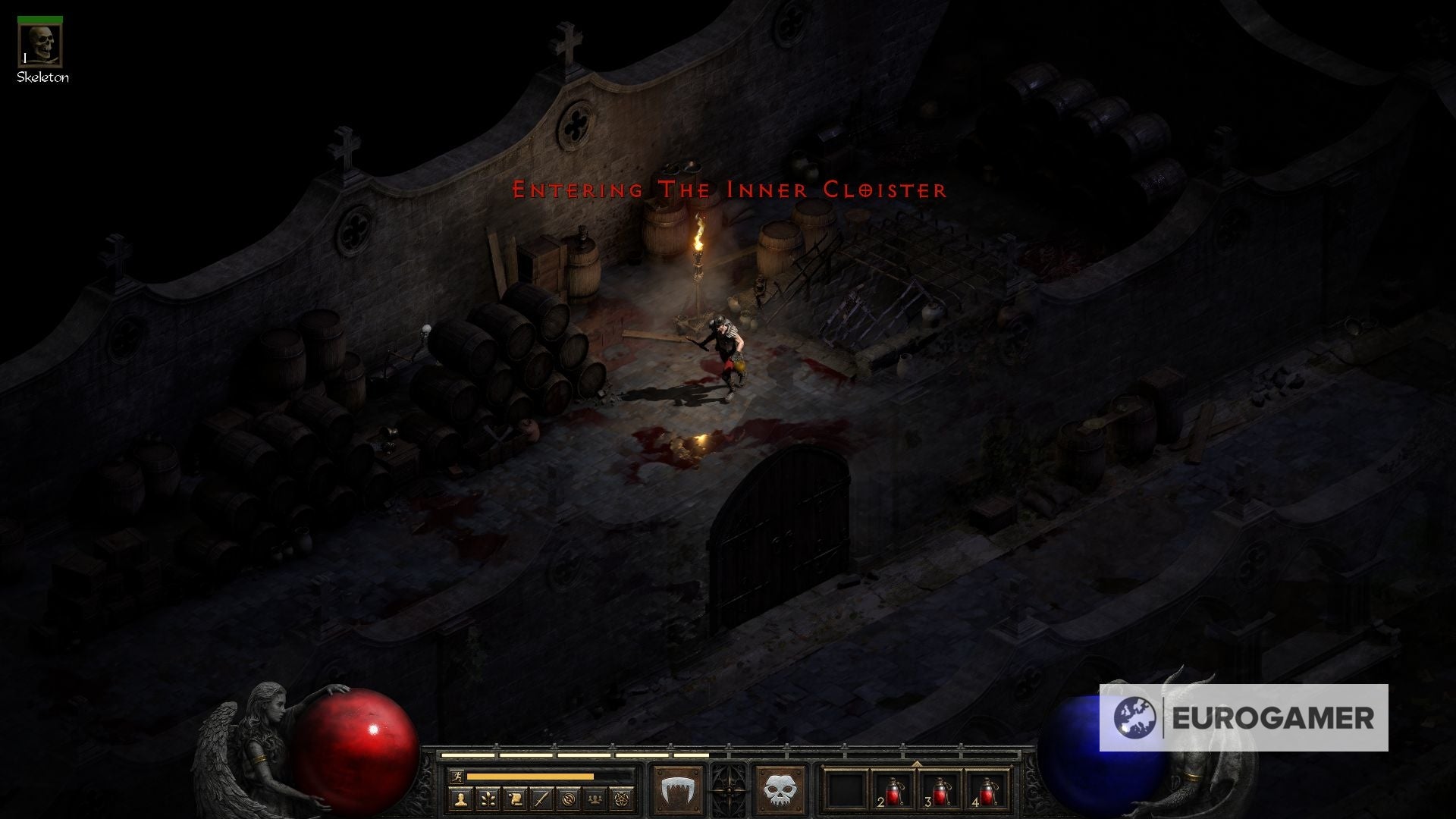Open the character screen figure icon
Image resolution: width=1456 pixels, height=819 pixels.
coord(460,799)
